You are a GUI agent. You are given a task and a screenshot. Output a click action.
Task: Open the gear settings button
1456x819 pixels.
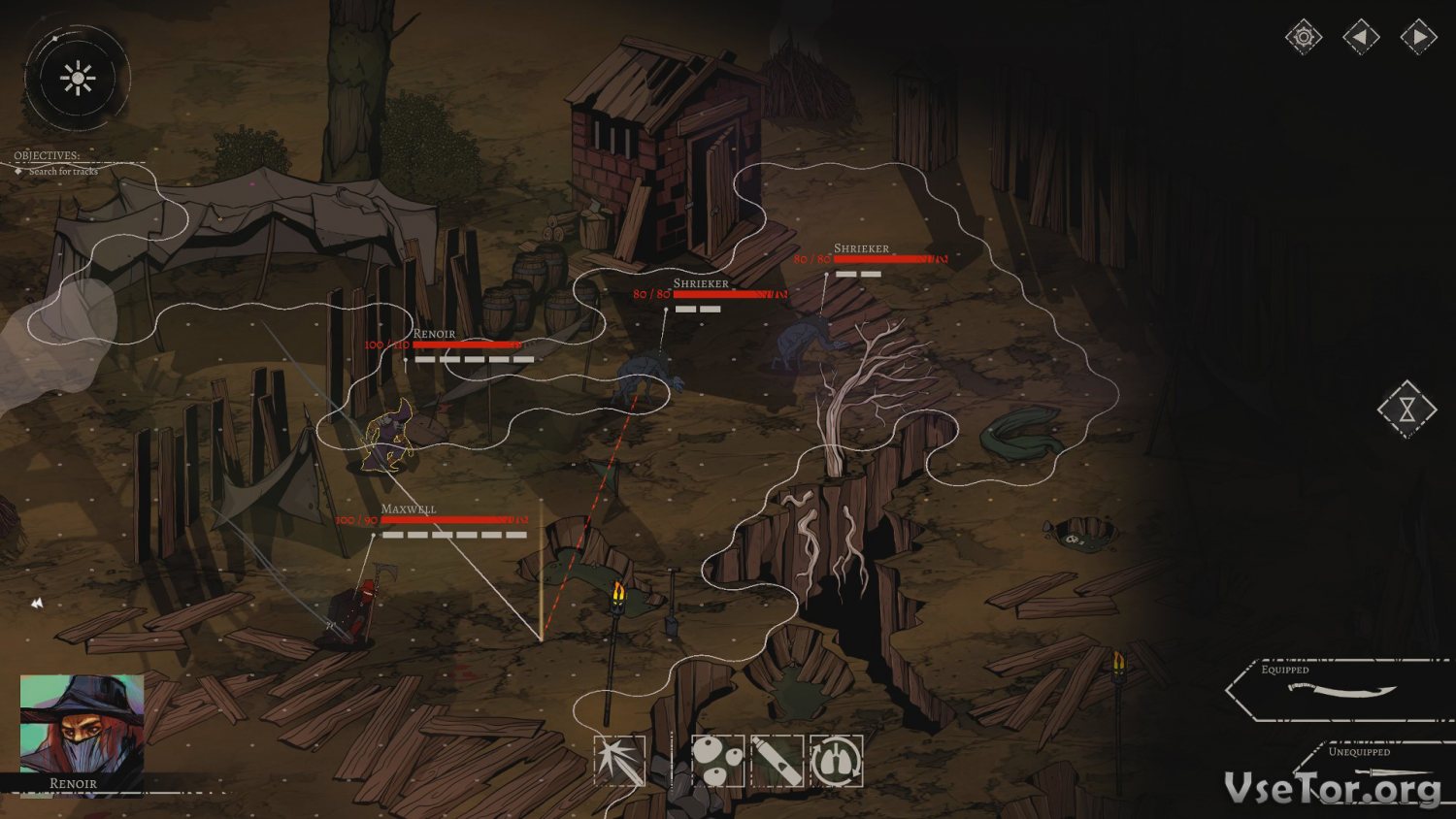1303,38
